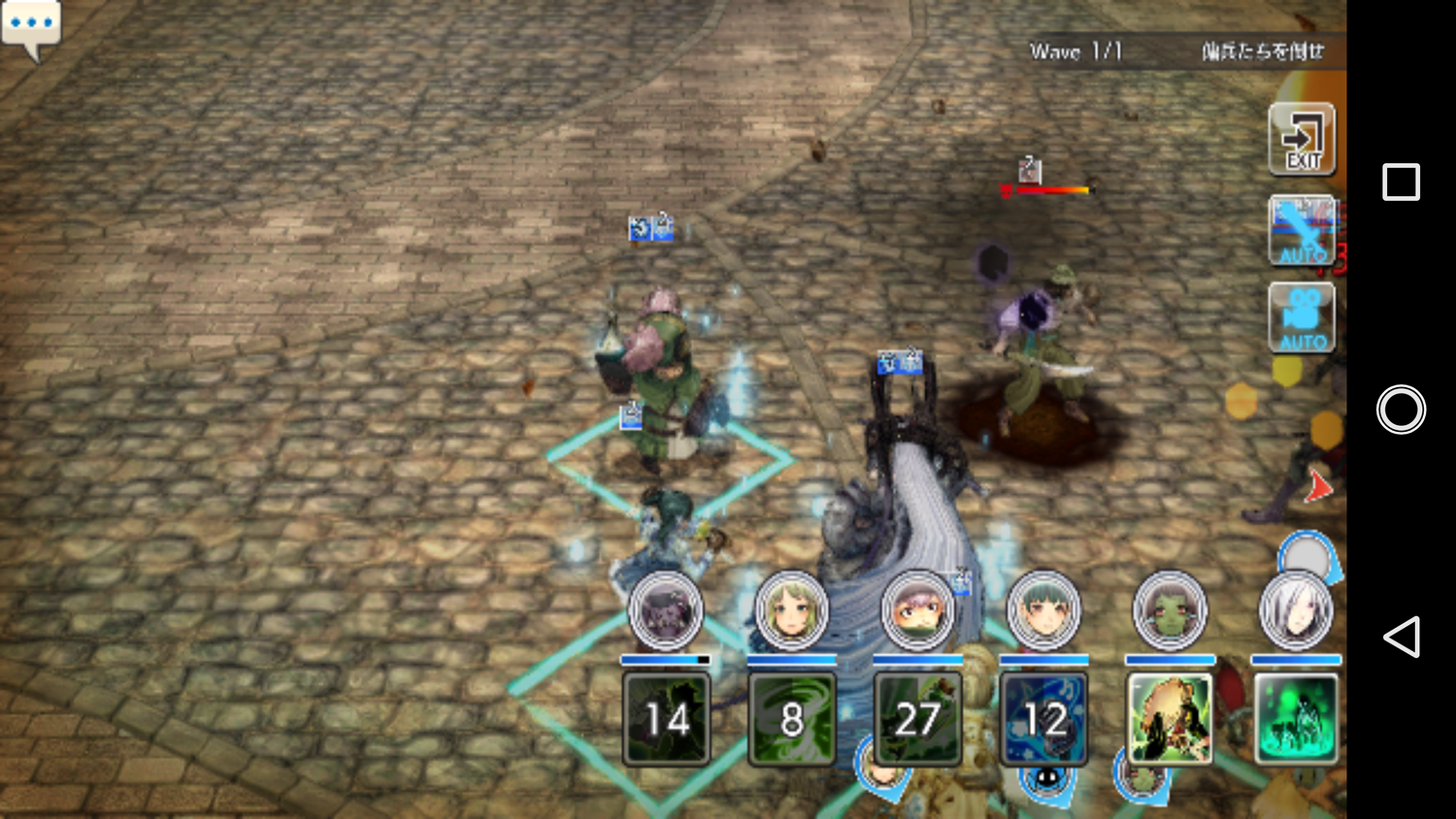Screen dimensions: 1456x819
Task: Activate the glowing green silhouette skill
Action: coord(1296,719)
